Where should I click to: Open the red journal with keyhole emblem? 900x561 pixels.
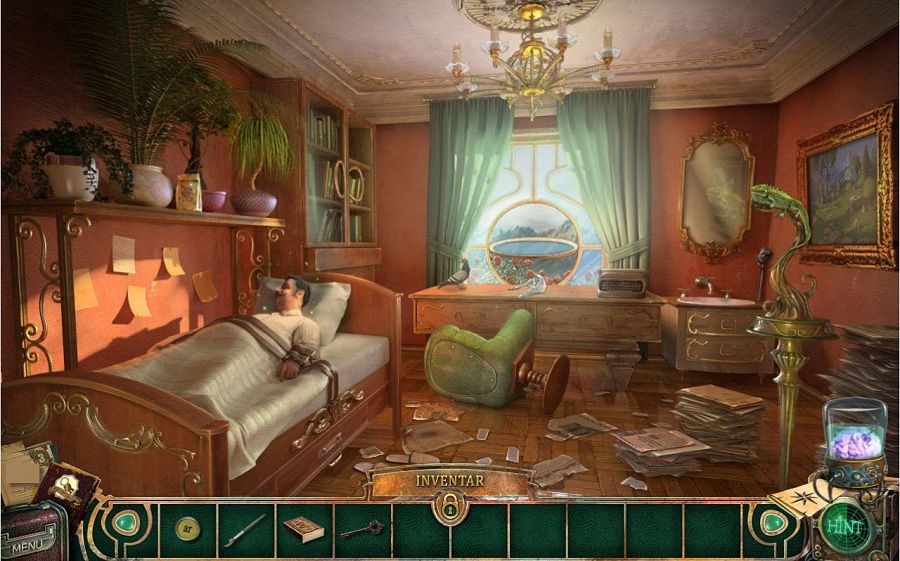[68, 490]
